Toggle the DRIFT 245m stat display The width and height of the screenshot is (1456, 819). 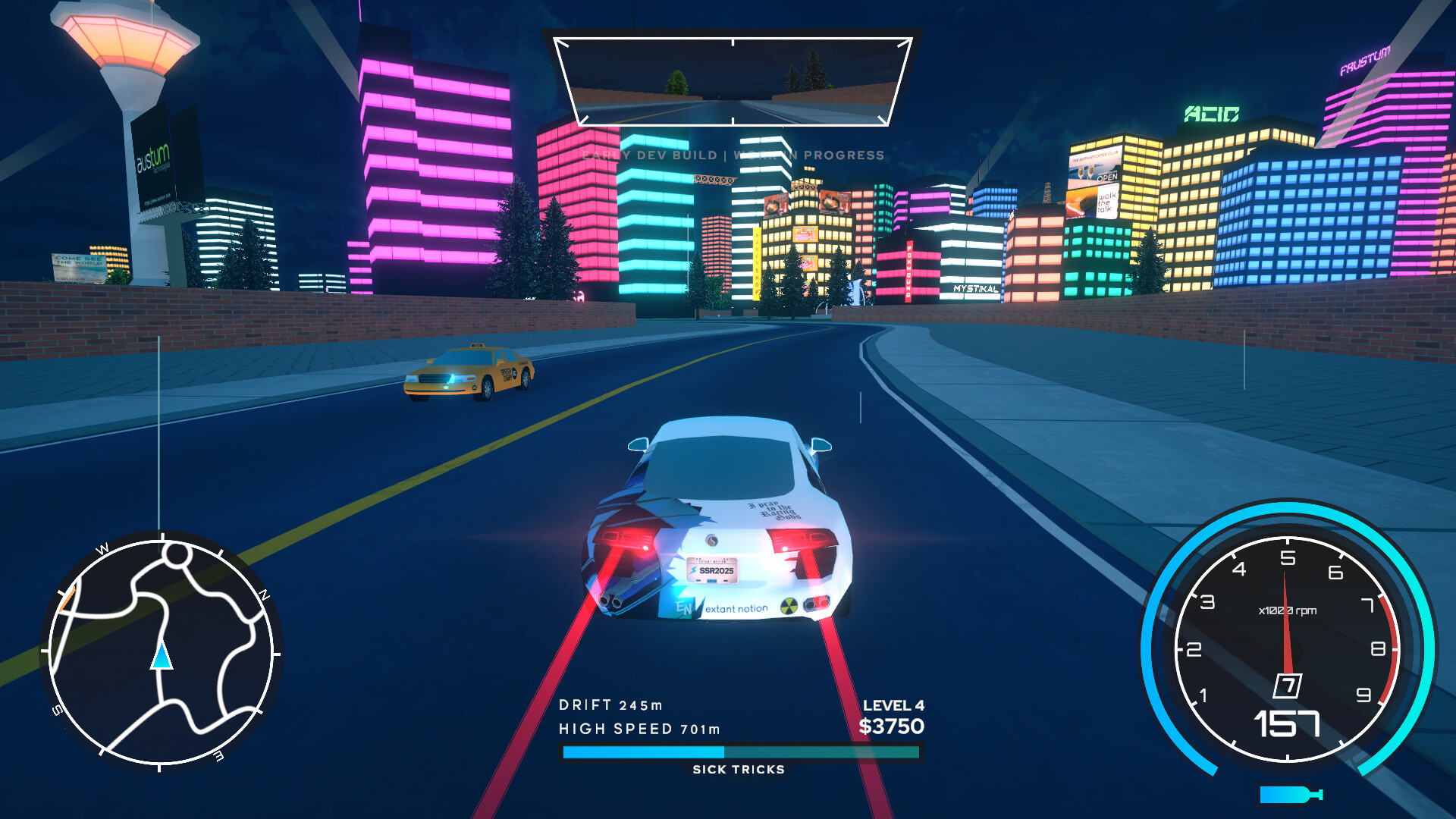tap(611, 704)
